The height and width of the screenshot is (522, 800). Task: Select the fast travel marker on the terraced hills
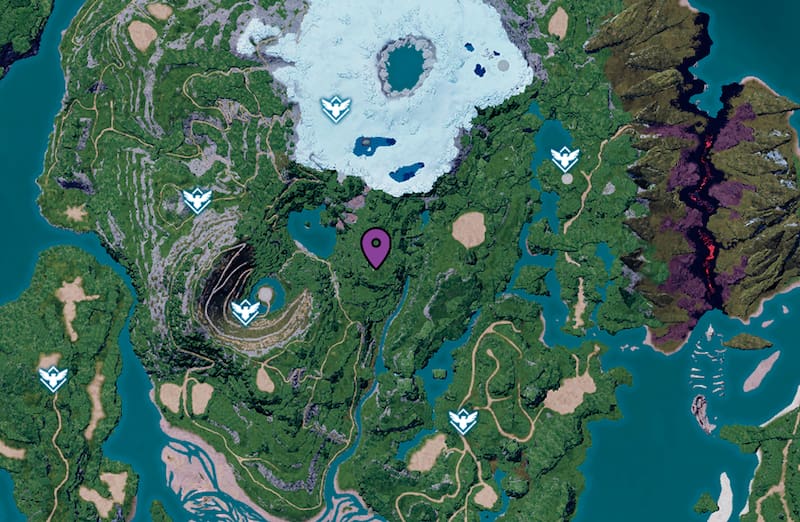click(197, 199)
